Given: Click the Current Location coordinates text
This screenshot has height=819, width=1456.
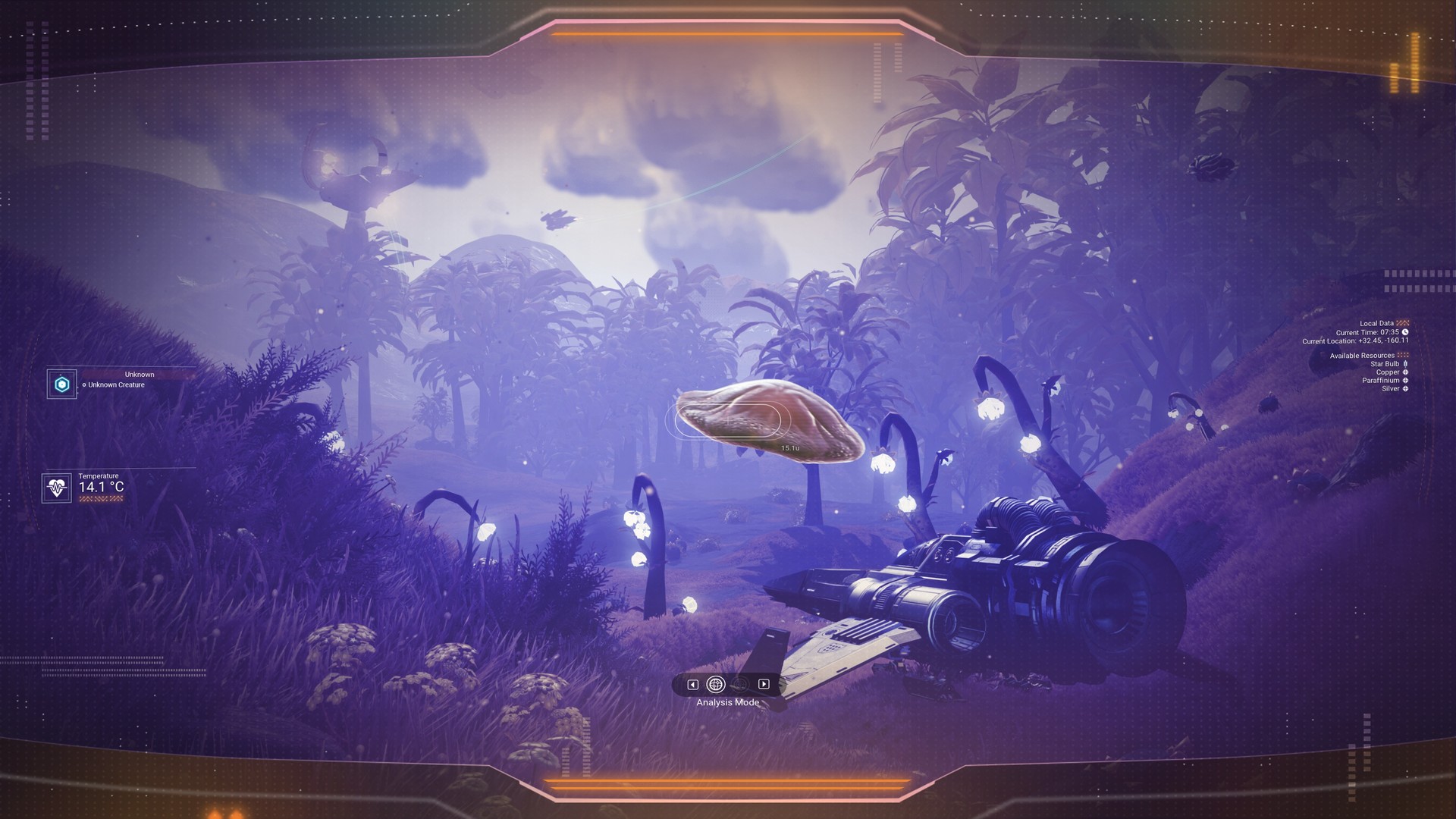Looking at the screenshot, I should 1356,341.
